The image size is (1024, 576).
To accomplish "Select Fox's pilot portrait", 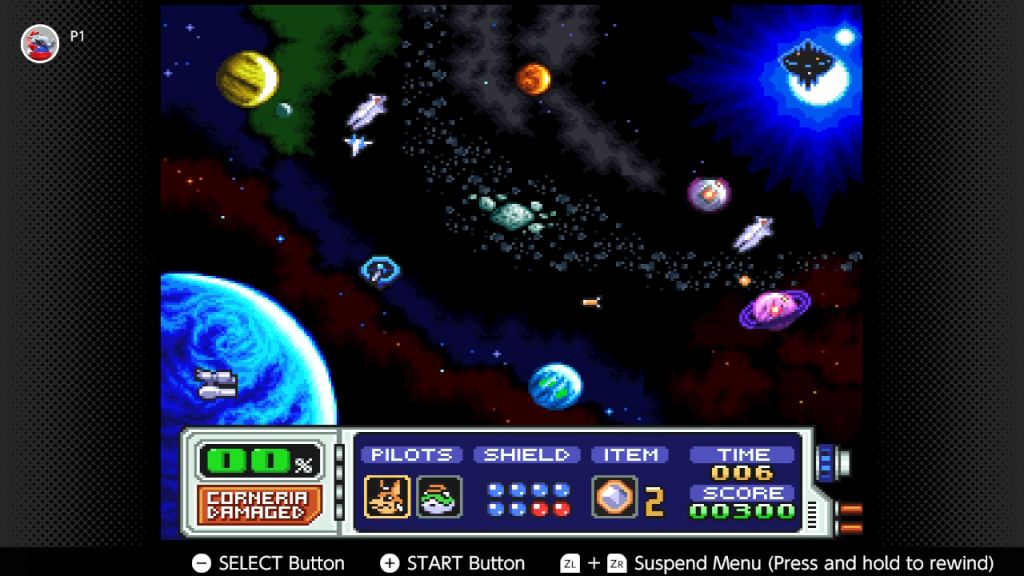I will coord(387,497).
